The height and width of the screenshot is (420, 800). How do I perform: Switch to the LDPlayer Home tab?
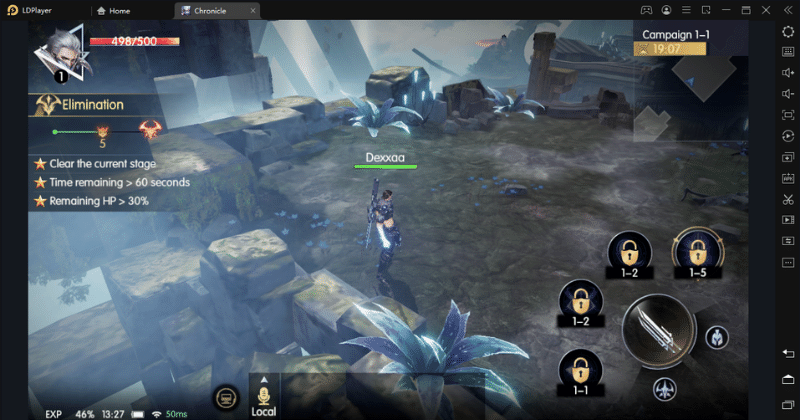click(130, 10)
